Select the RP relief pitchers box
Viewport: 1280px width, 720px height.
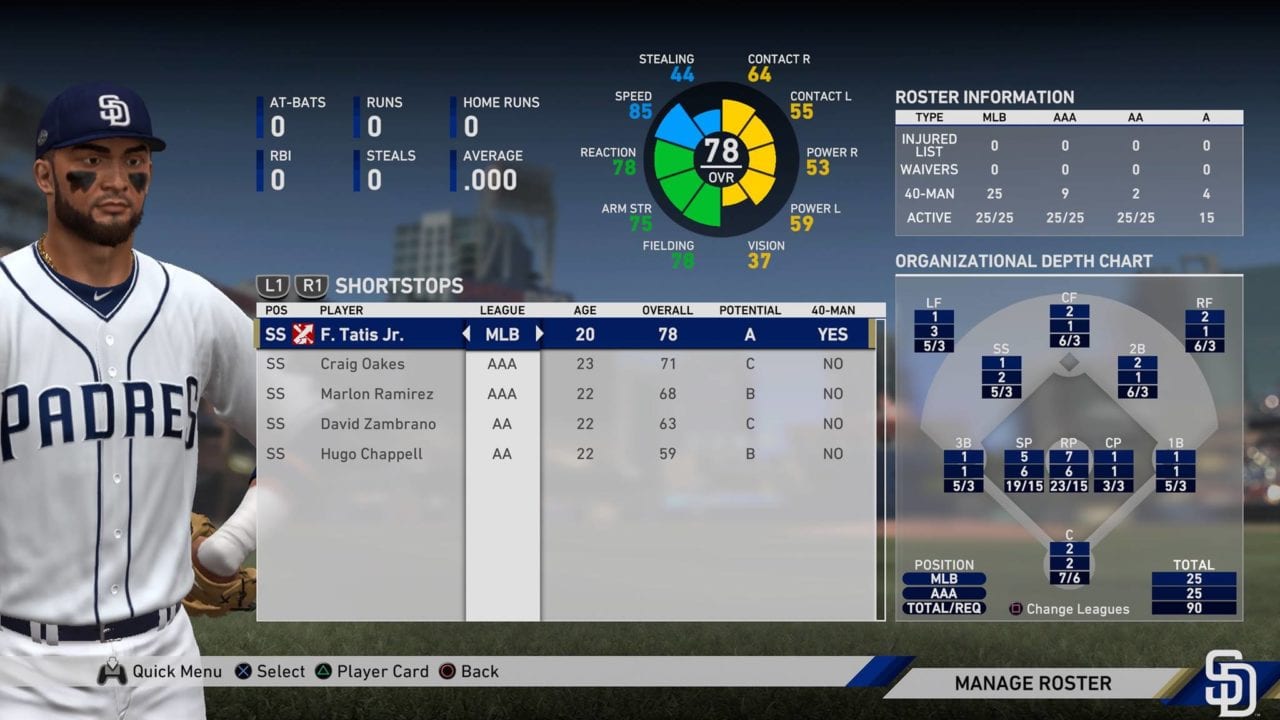[1068, 471]
